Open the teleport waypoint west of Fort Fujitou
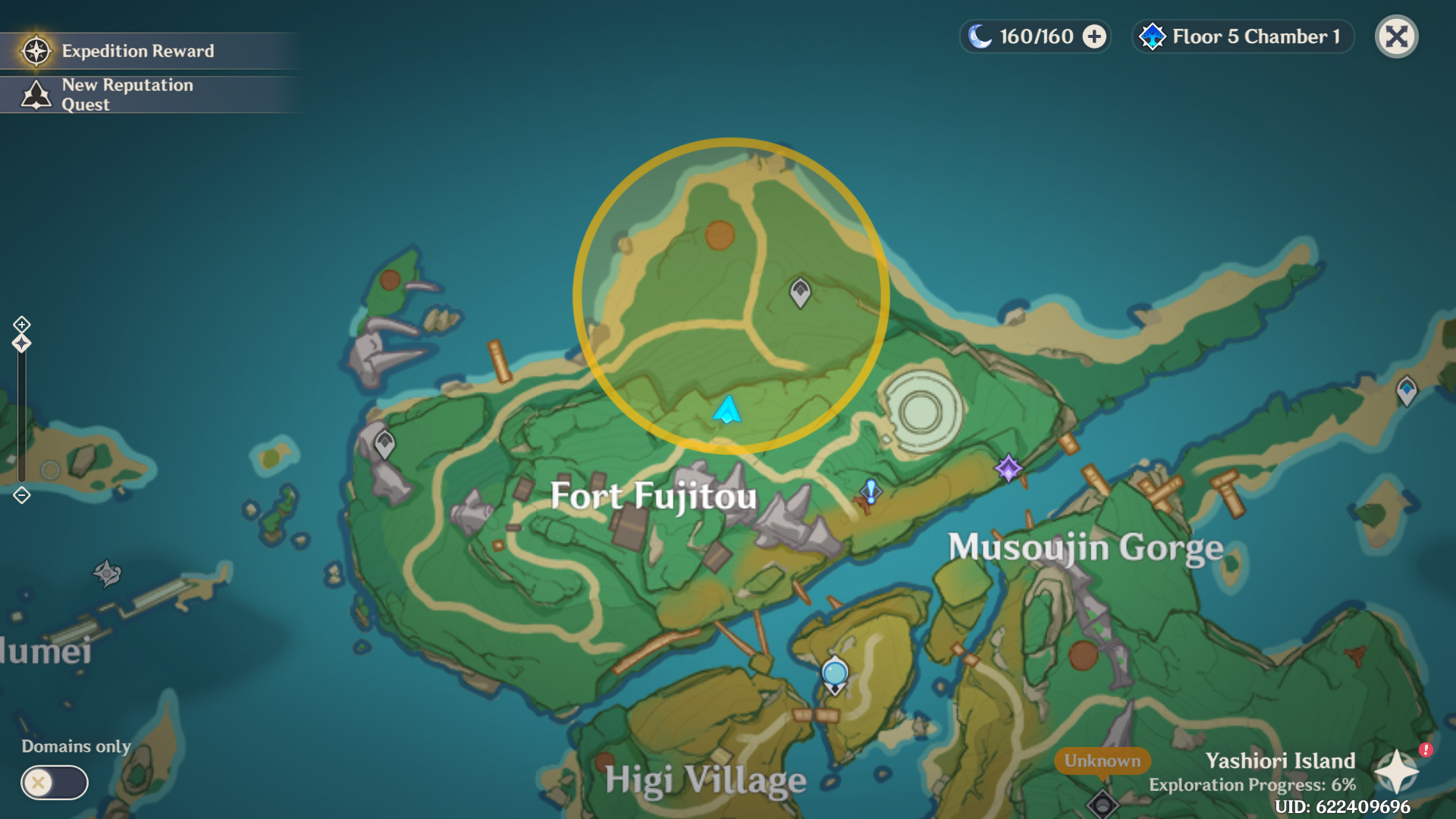The height and width of the screenshot is (819, 1456). pyautogui.click(x=384, y=442)
